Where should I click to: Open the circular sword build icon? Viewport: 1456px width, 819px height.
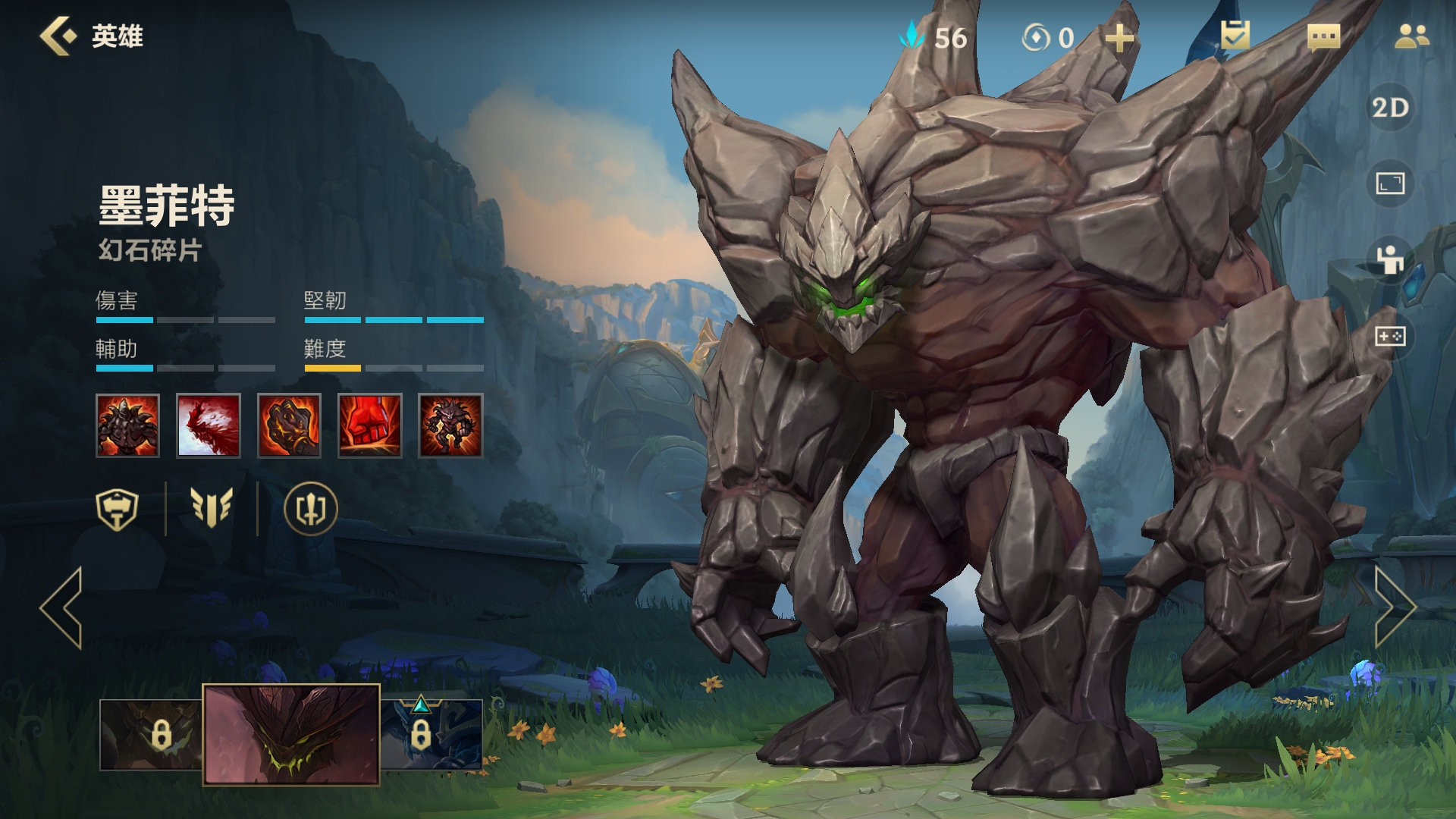[310, 509]
